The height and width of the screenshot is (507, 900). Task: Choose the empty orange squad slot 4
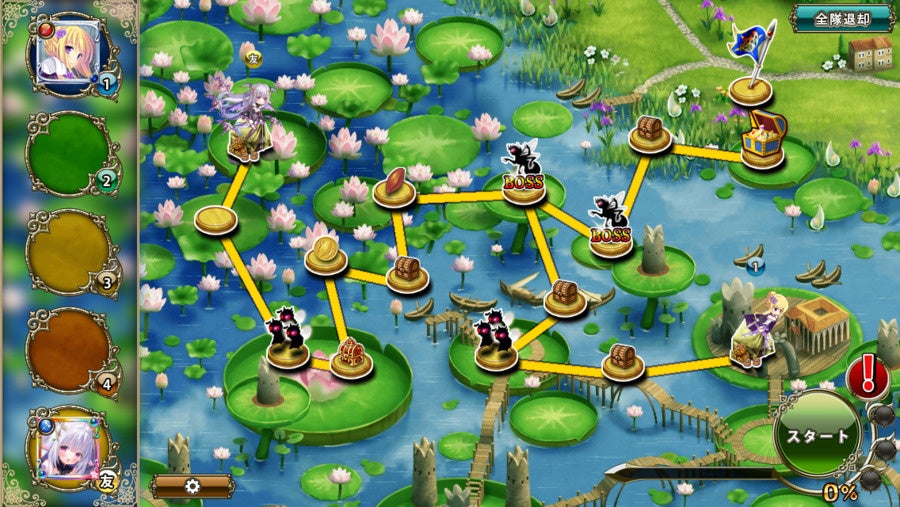tap(70, 348)
